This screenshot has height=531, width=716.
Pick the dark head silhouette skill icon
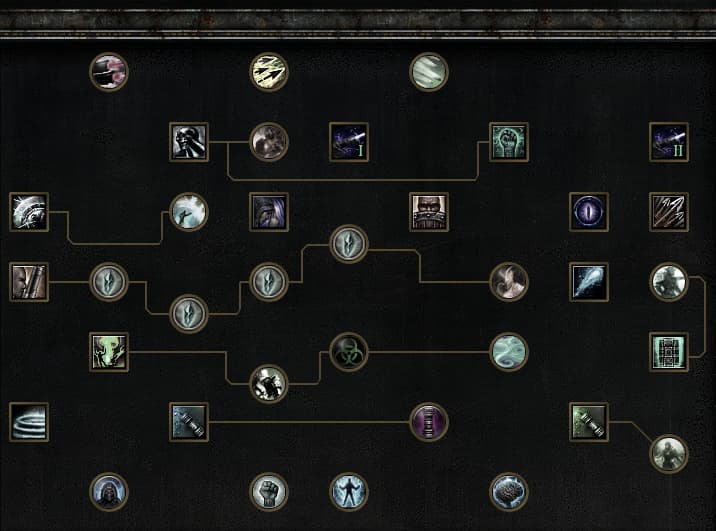[189, 142]
